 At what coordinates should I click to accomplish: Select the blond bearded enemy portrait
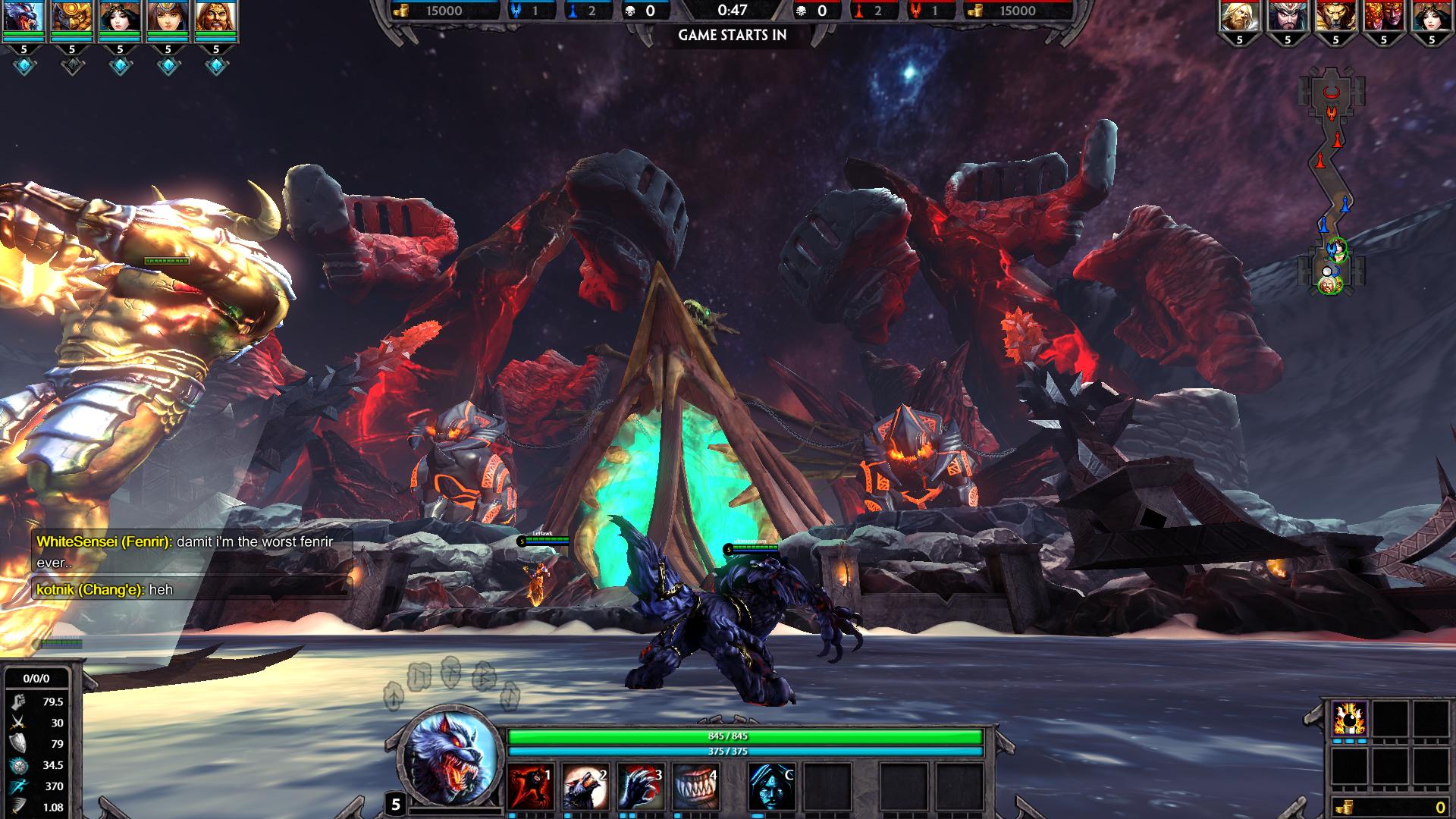tap(1240, 18)
